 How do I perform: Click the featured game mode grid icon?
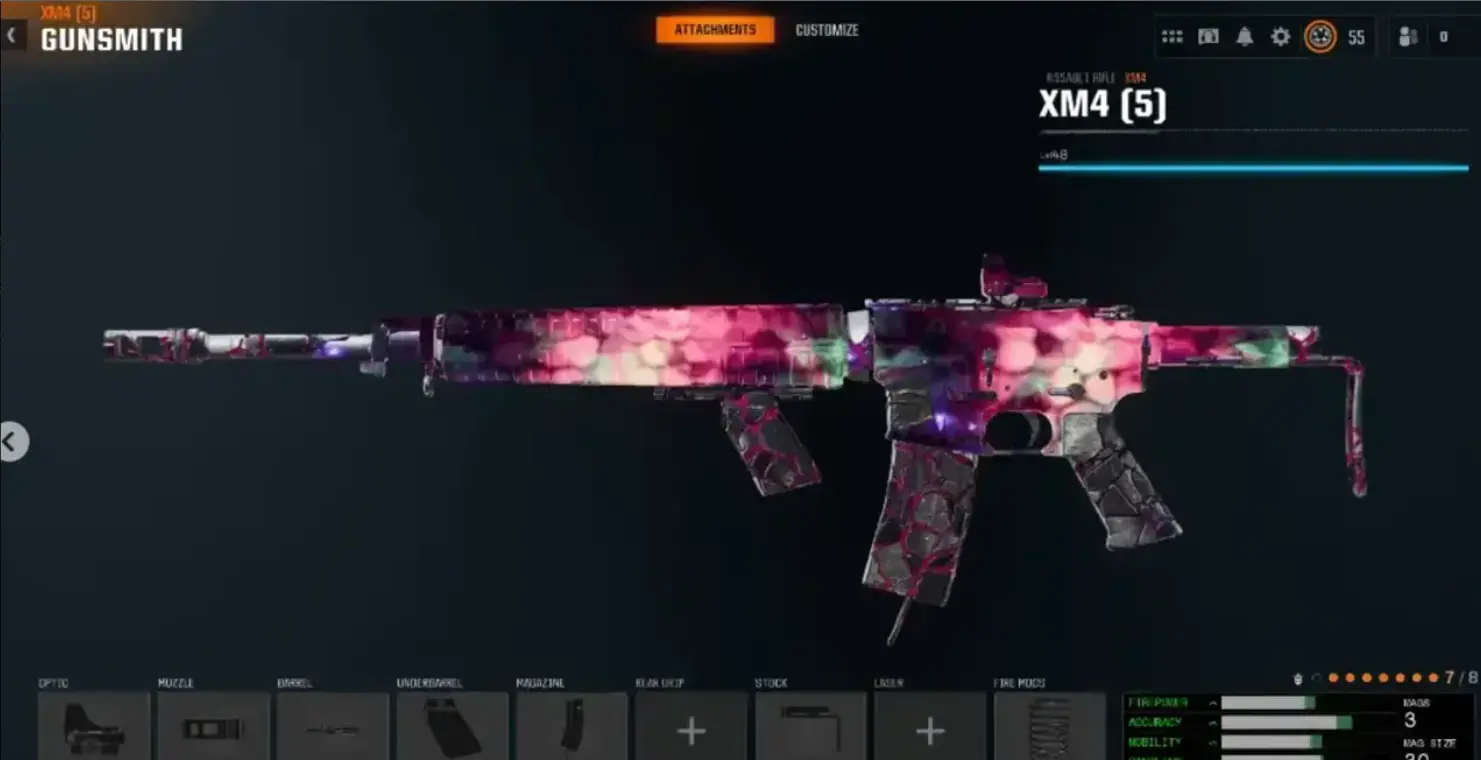click(x=1171, y=36)
